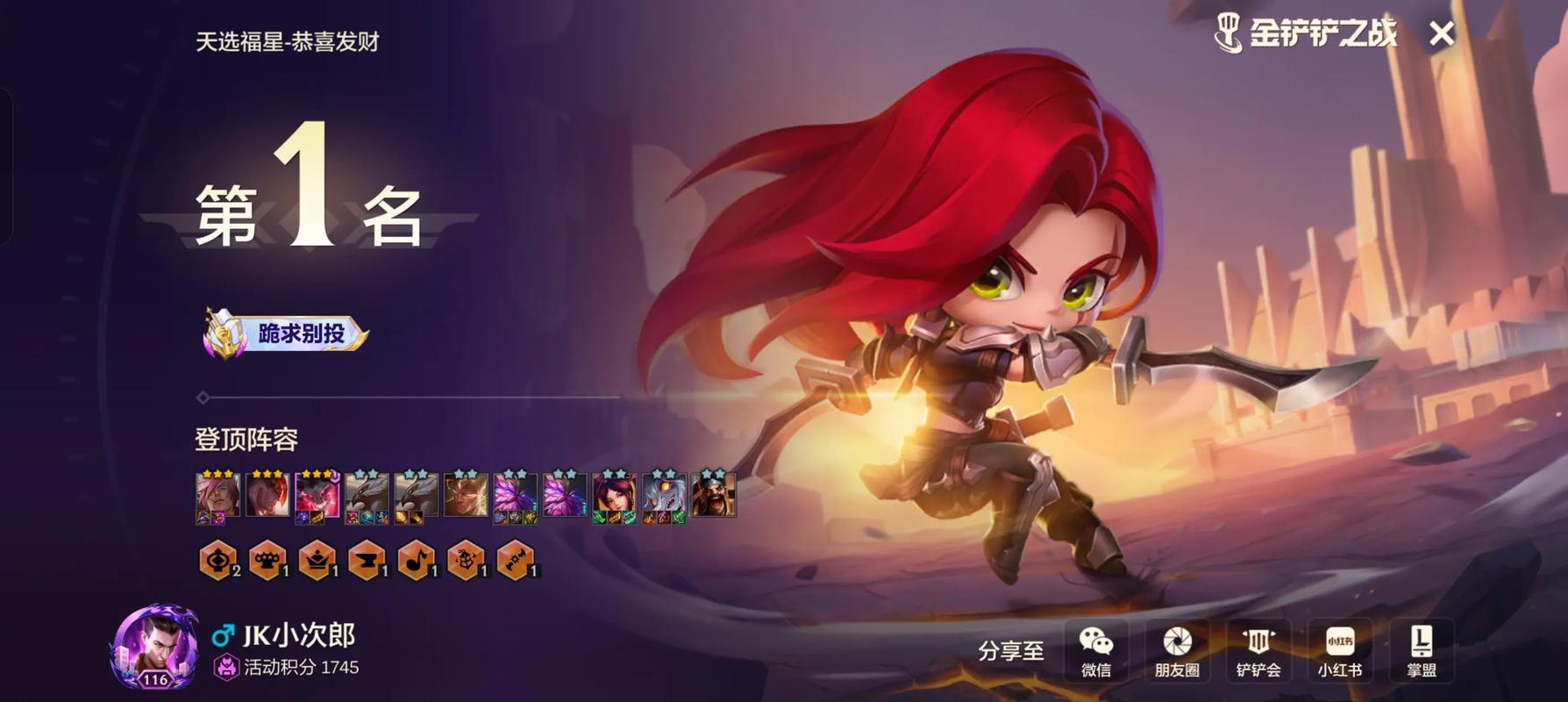Inspect the double-axe trait icon
This screenshot has height=702, width=1568.
point(516,560)
